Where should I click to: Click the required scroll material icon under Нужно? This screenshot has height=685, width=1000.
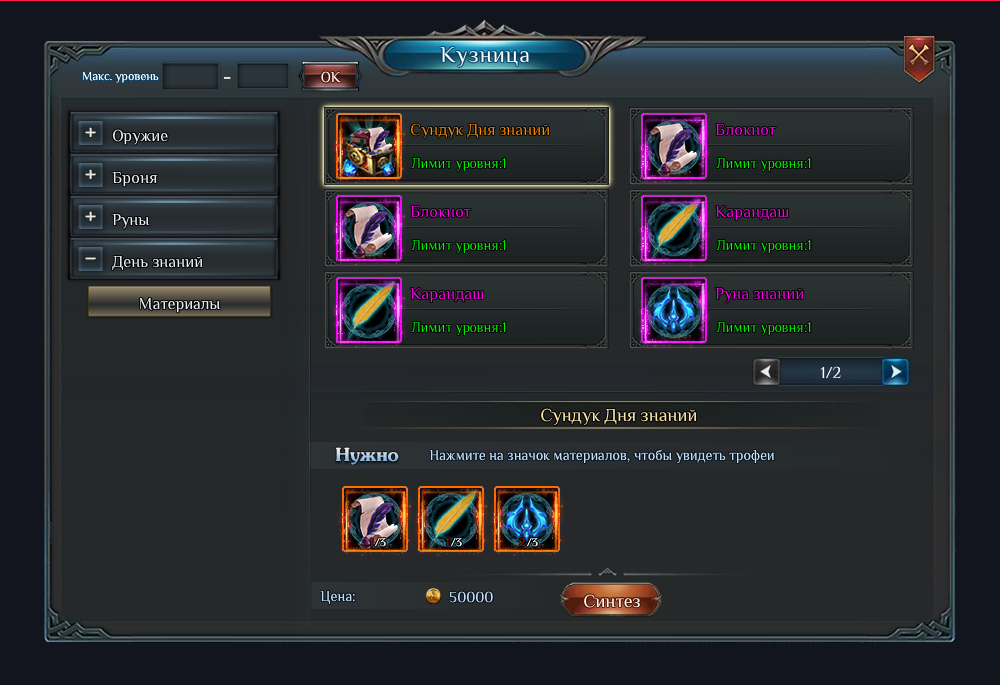pos(375,519)
